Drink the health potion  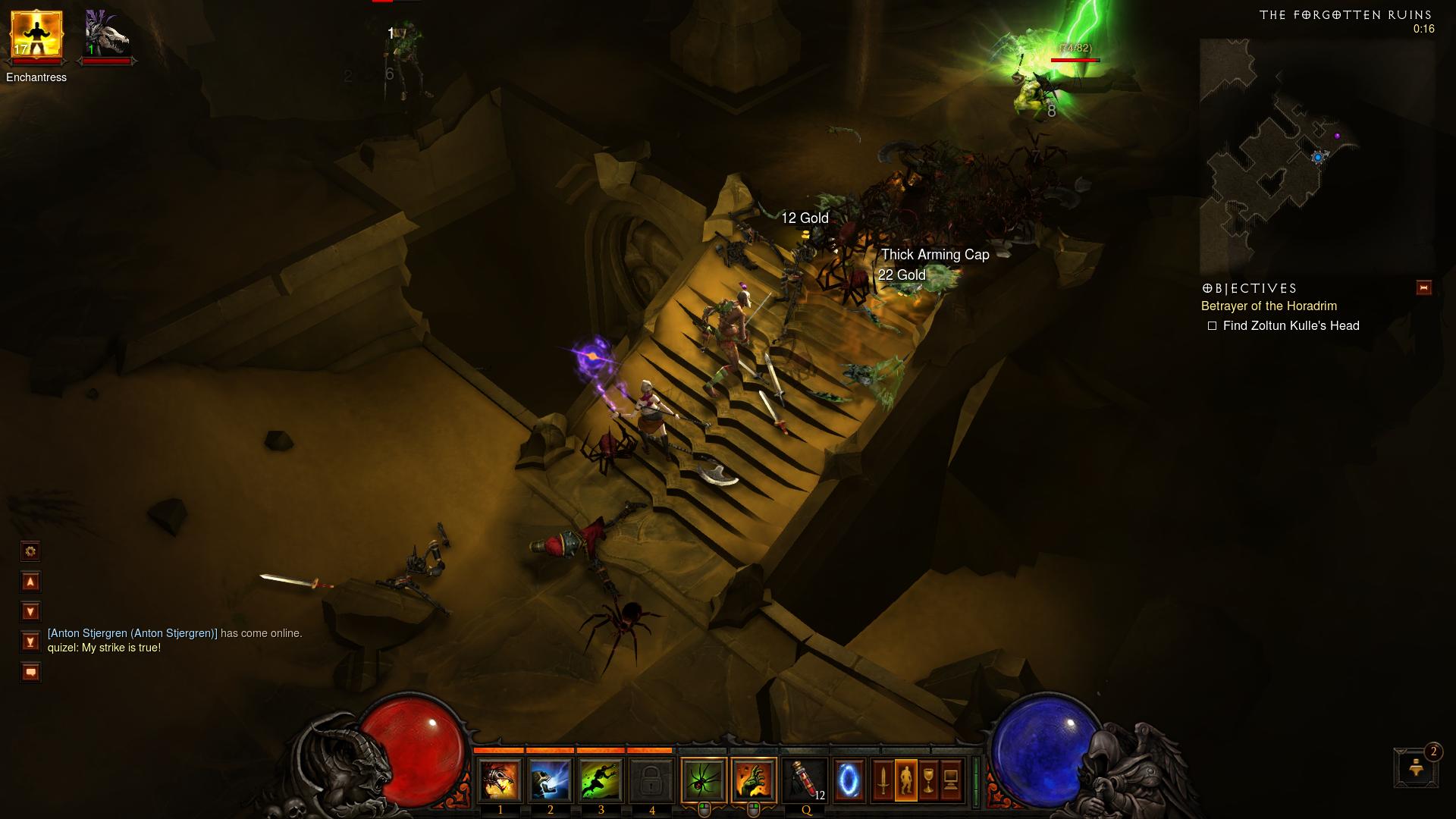[x=805, y=780]
